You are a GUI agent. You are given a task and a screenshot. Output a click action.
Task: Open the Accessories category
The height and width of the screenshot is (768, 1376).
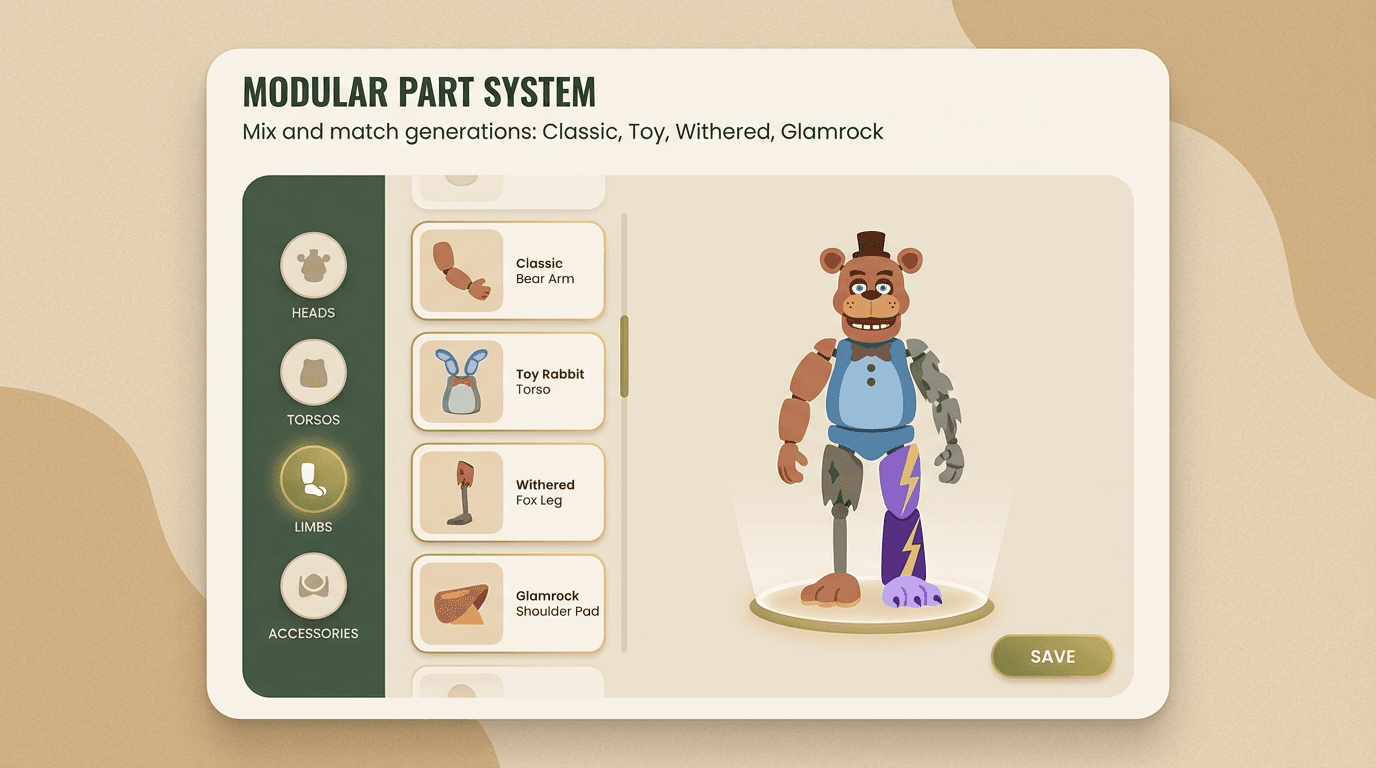coord(313,588)
